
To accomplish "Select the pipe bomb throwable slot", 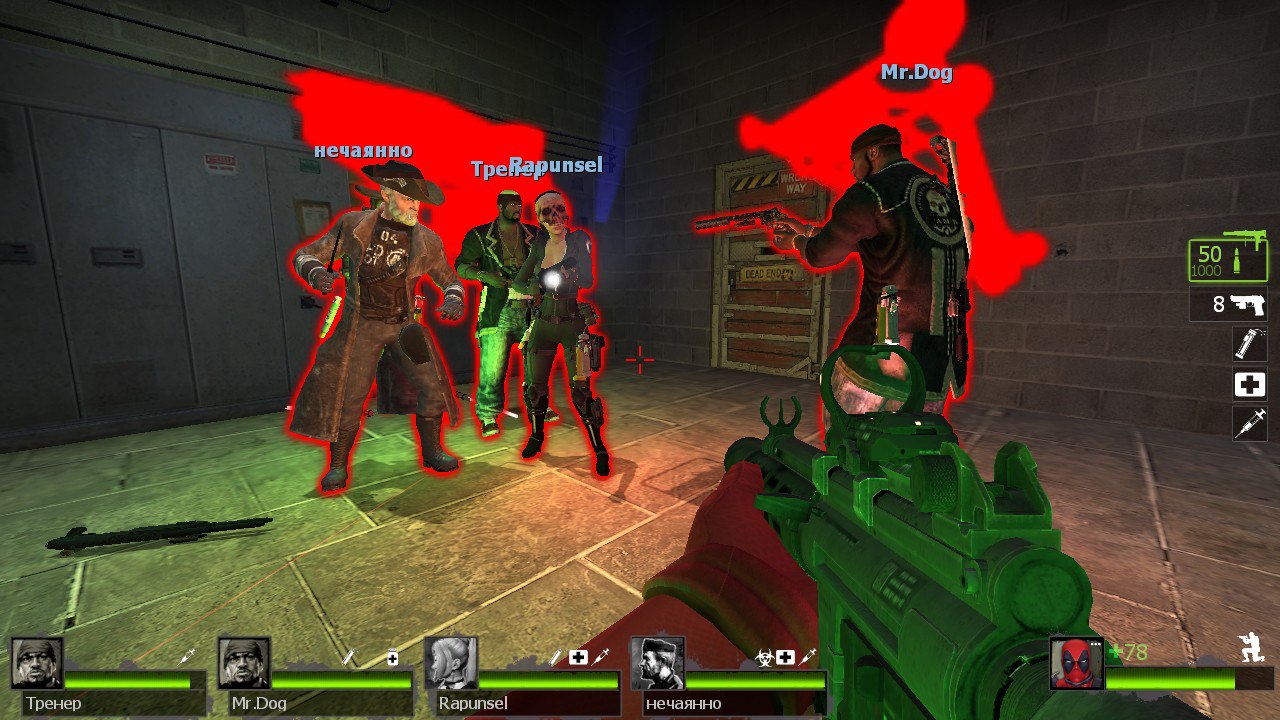I will point(1249,344).
